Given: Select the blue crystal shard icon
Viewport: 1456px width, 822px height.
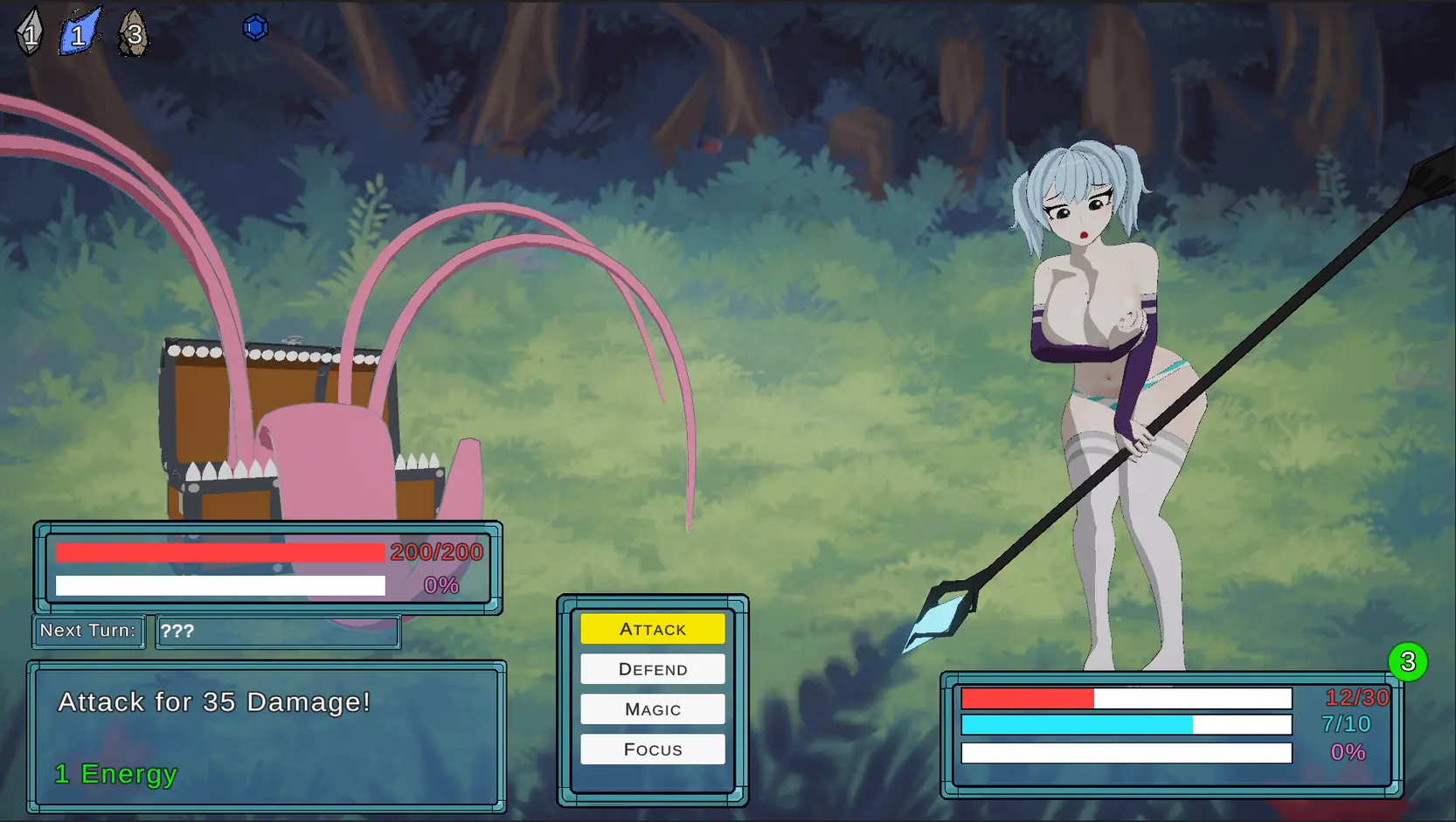Looking at the screenshot, I should (x=80, y=33).
